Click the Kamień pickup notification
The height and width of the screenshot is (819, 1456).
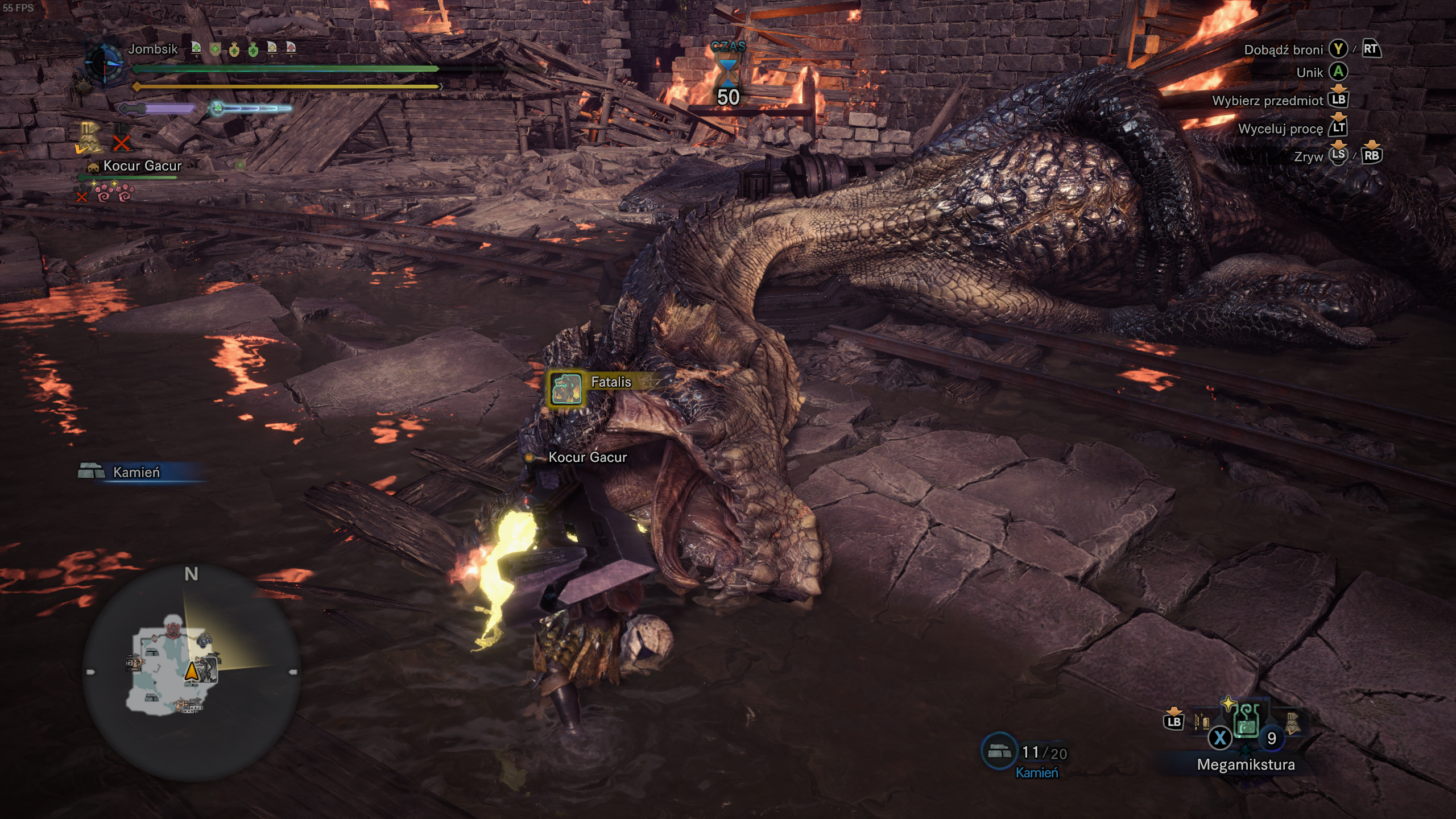click(x=136, y=472)
